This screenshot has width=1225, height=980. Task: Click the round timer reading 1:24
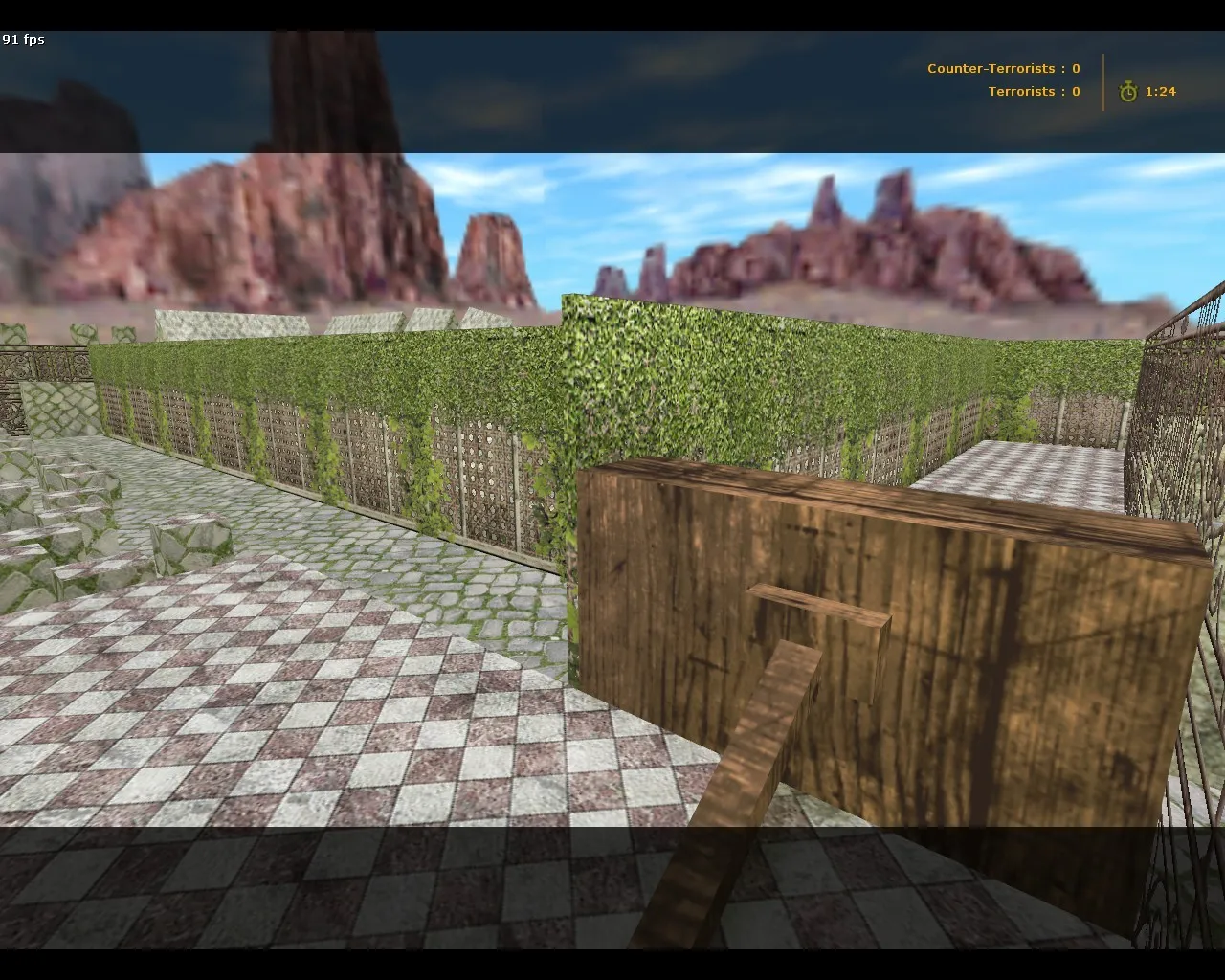click(1159, 92)
